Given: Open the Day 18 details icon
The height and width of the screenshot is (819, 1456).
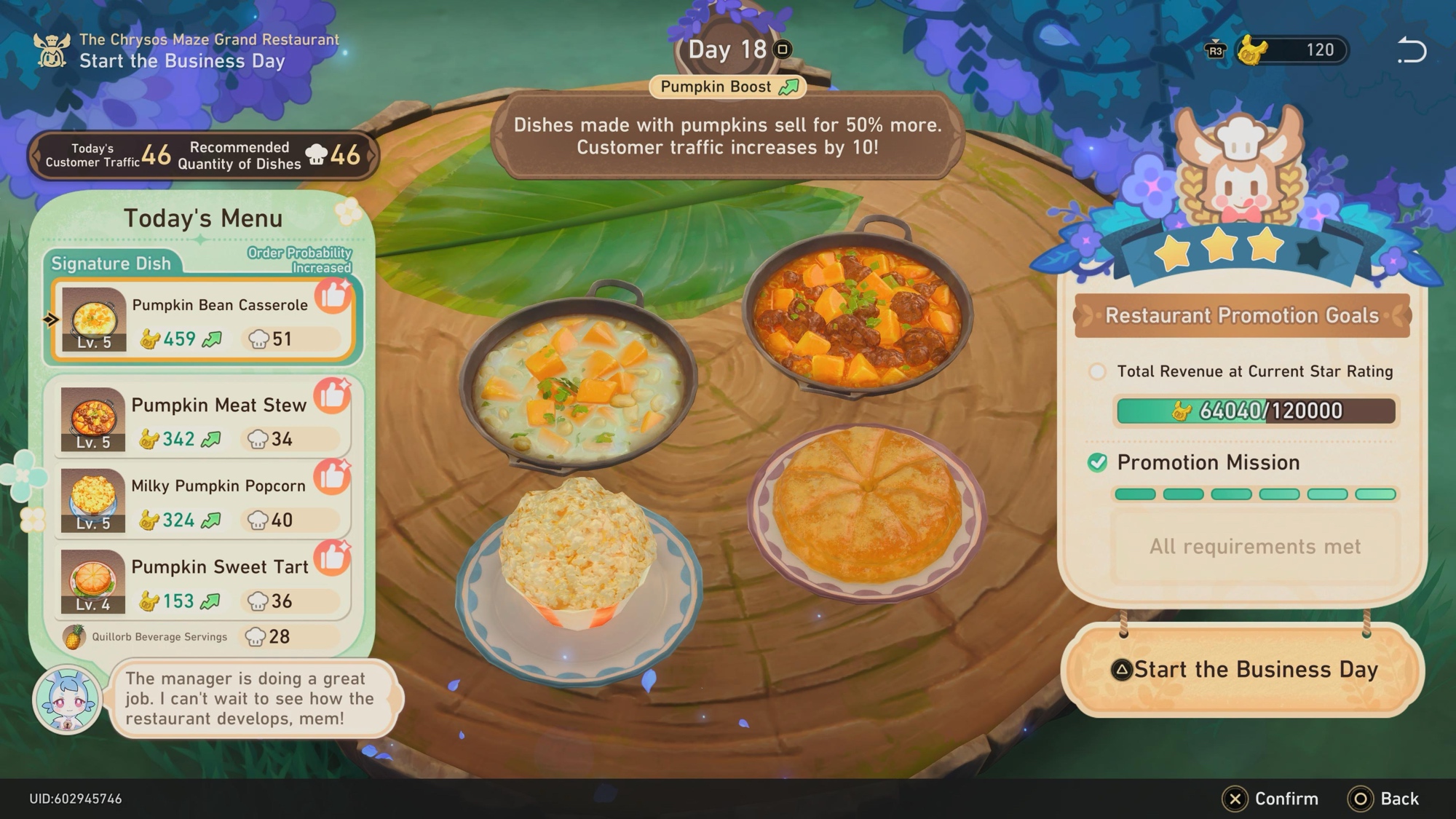Looking at the screenshot, I should (x=783, y=50).
